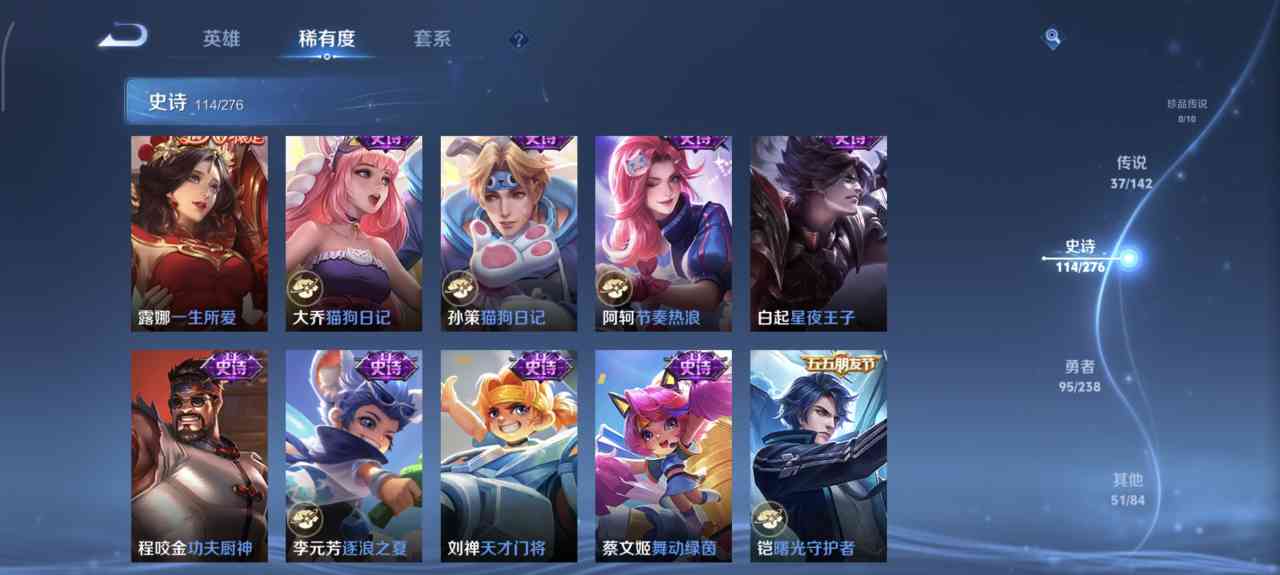Click the question mark help icon
The height and width of the screenshot is (575, 1280).
(517, 40)
